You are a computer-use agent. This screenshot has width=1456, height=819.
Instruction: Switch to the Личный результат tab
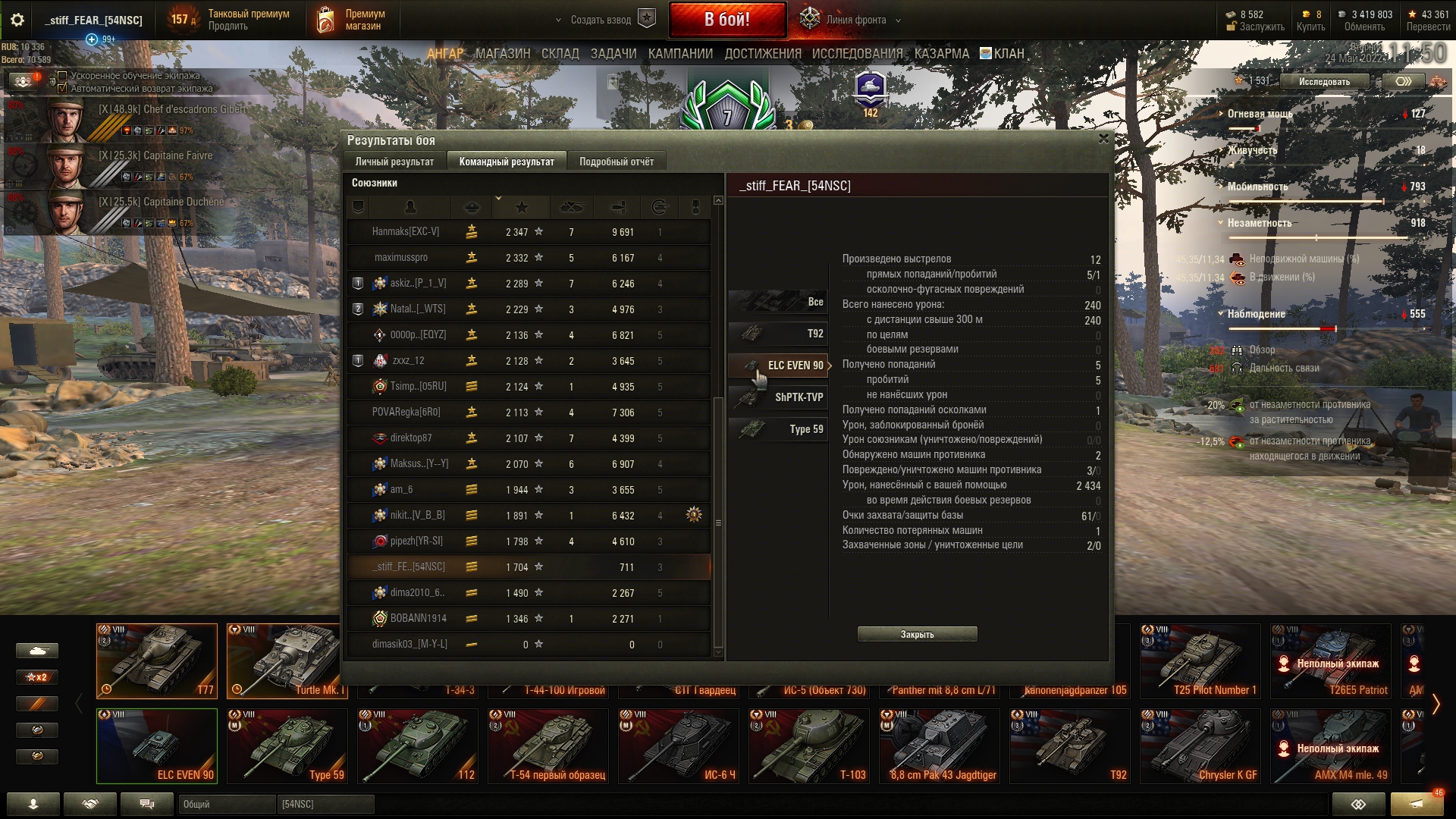394,162
